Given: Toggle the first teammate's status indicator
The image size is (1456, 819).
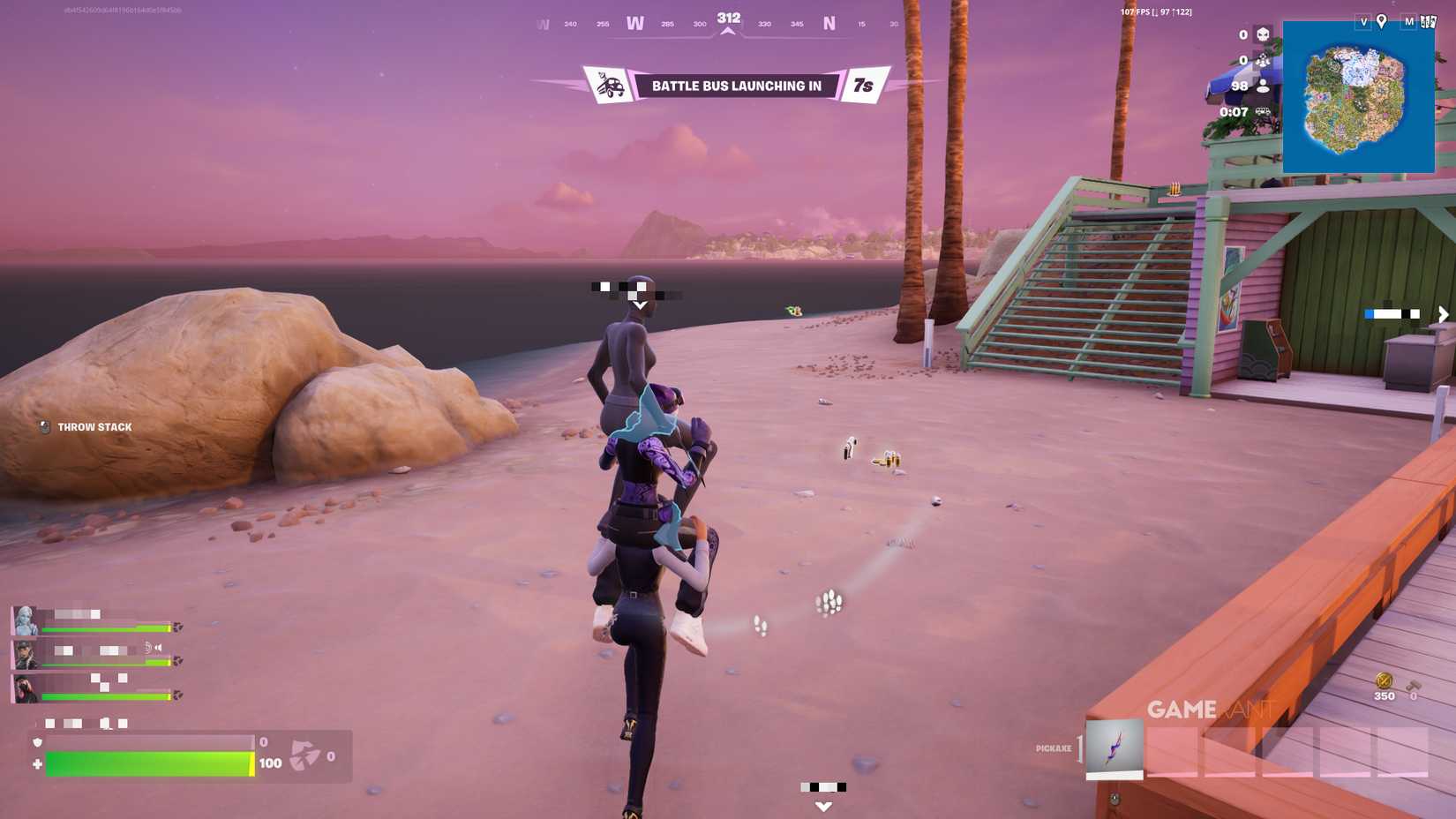Looking at the screenshot, I should point(176,628).
